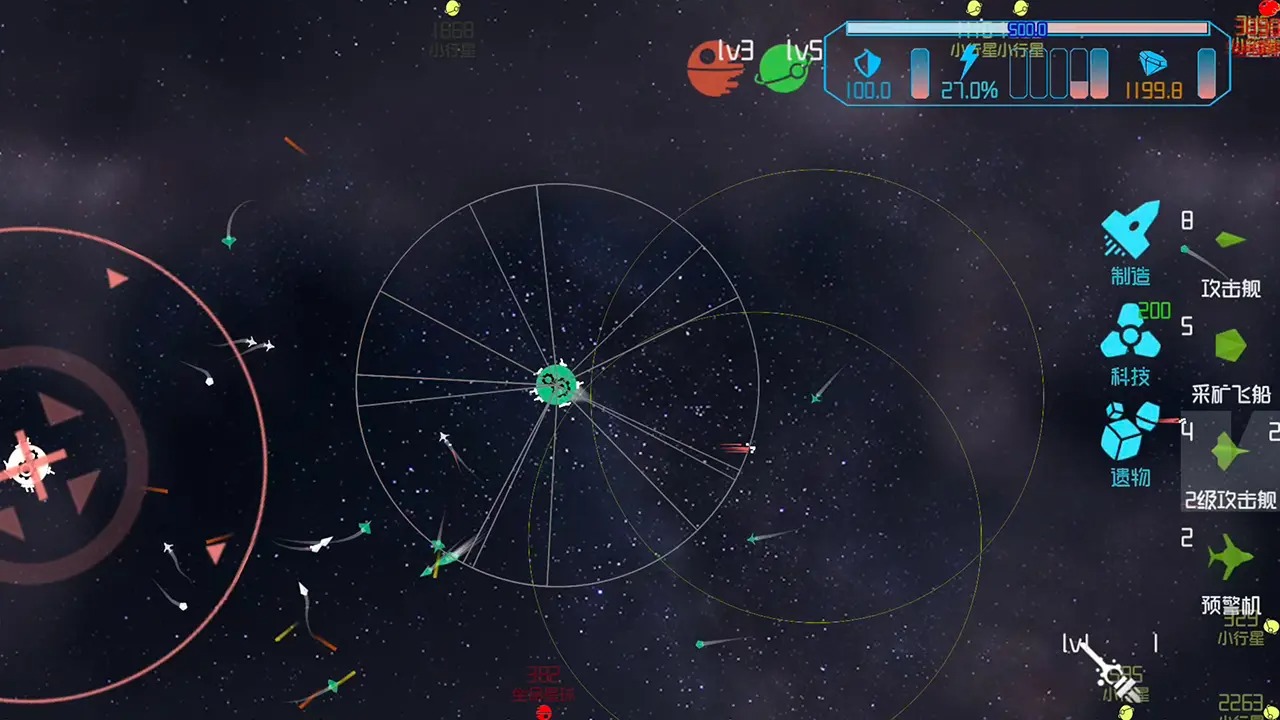Select the lv5 green planet icon
The image size is (1280, 720).
[783, 70]
